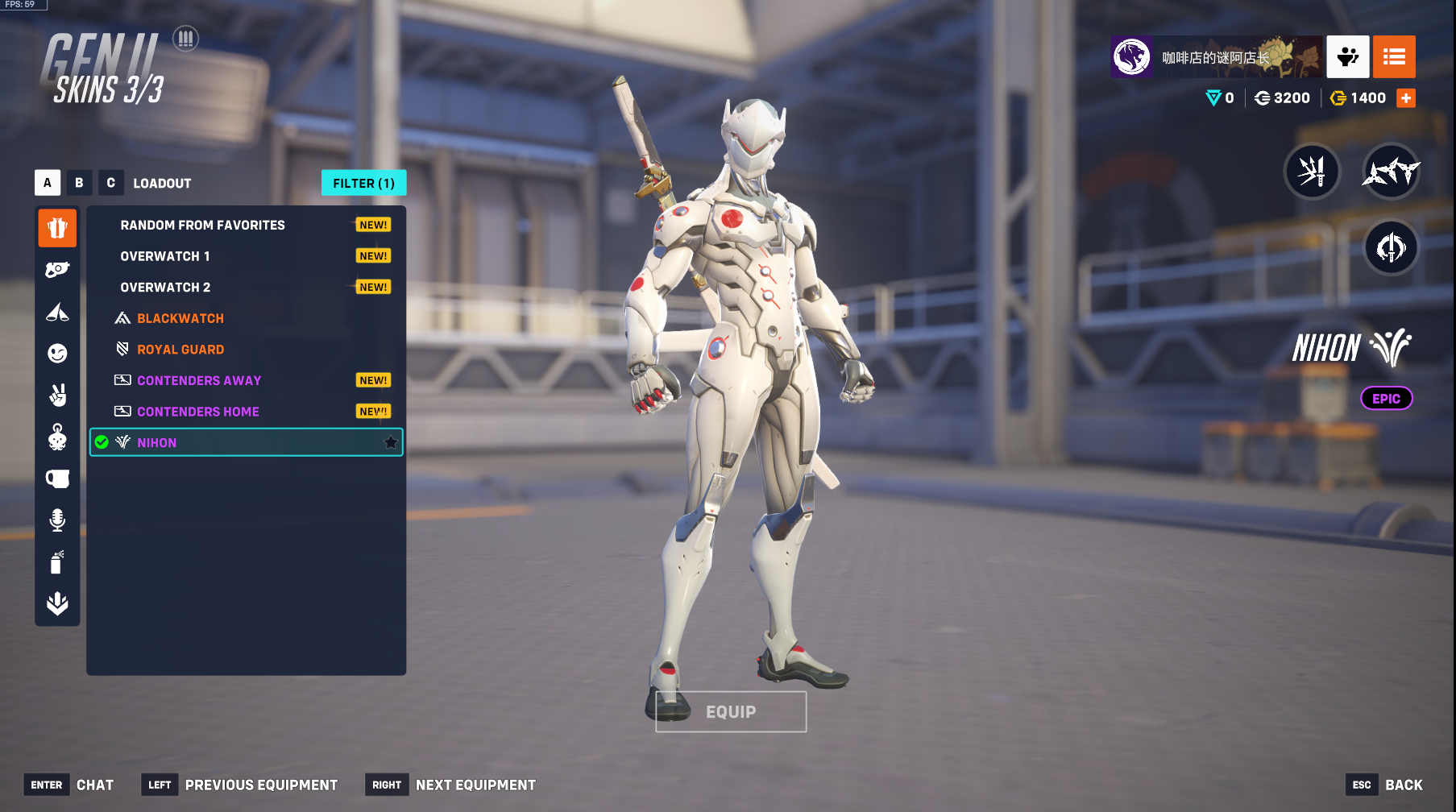
Task: Switch to loadout C
Action: [x=111, y=183]
